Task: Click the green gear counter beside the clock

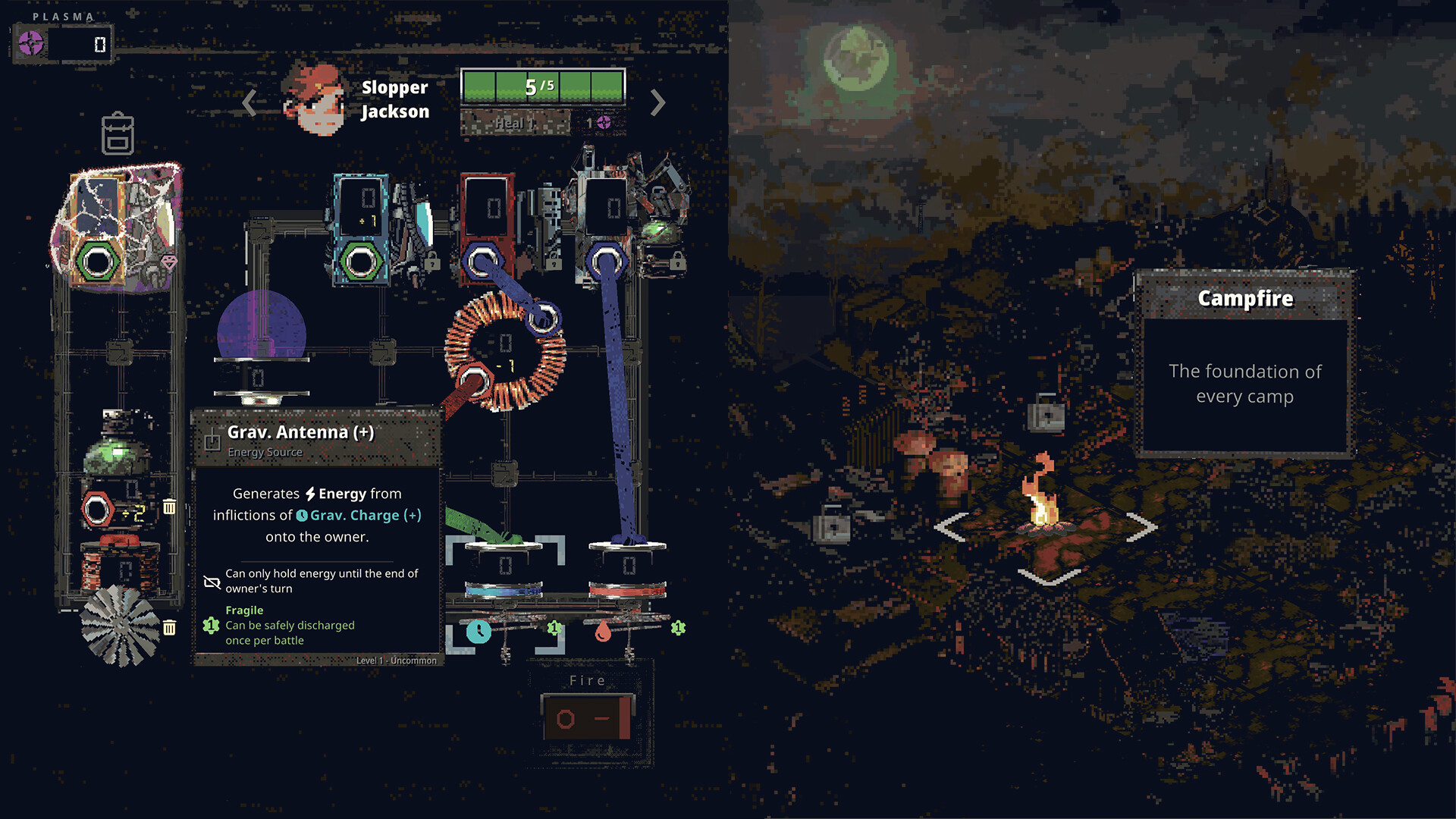Action: [554, 627]
